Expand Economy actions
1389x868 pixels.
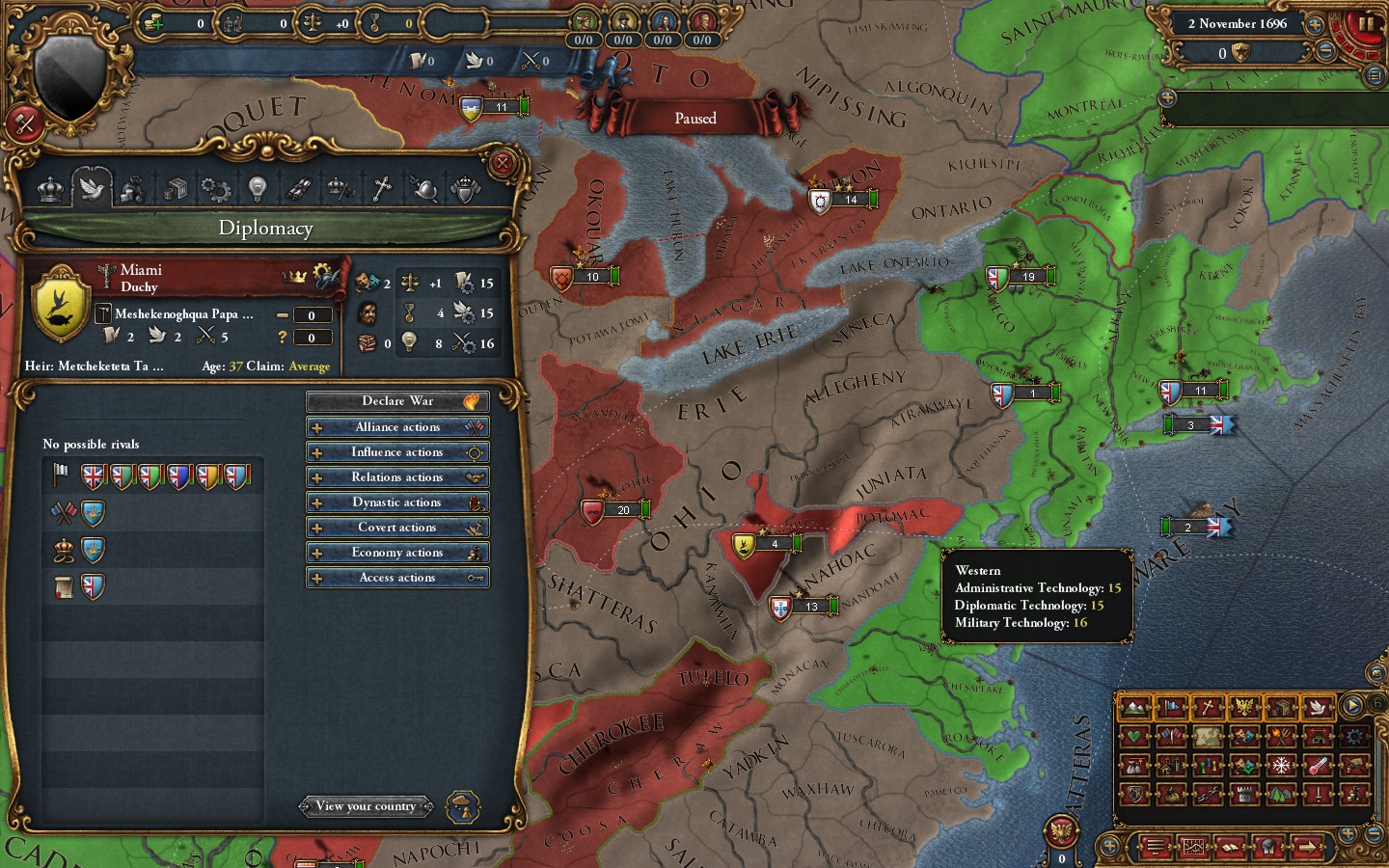(397, 552)
